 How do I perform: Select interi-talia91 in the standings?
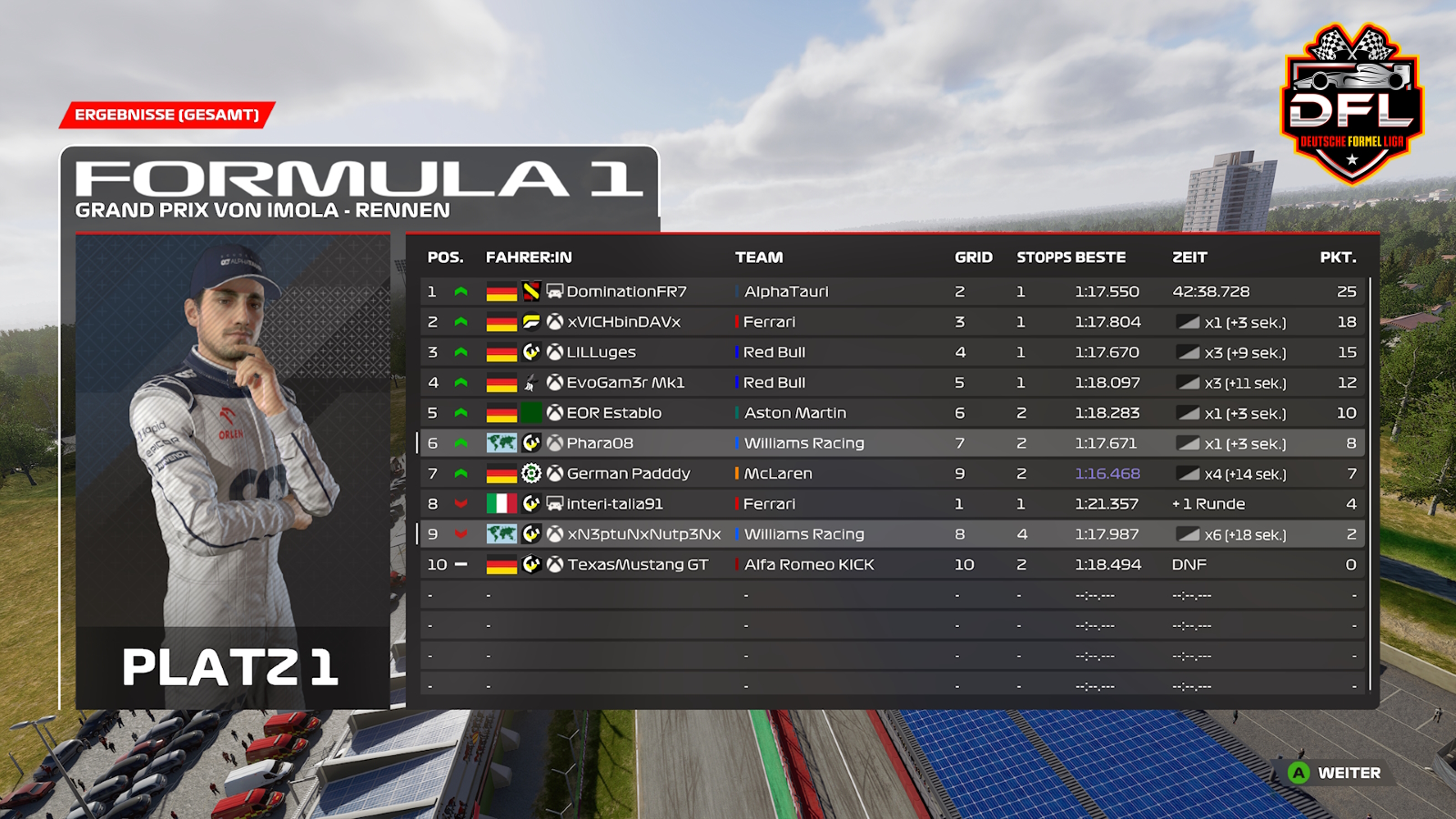point(614,504)
